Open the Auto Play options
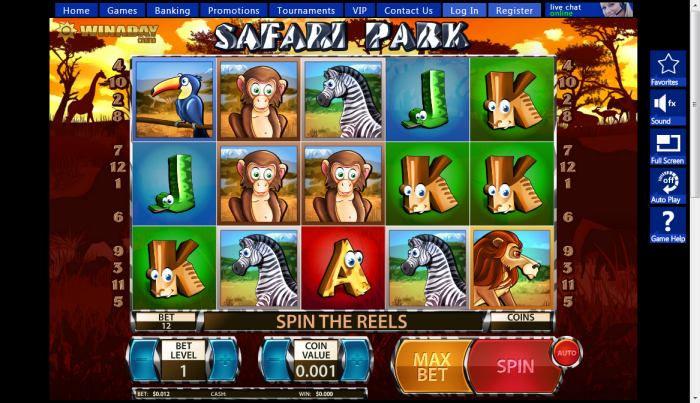Viewport: 700px width, 403px height. pyautogui.click(x=667, y=185)
